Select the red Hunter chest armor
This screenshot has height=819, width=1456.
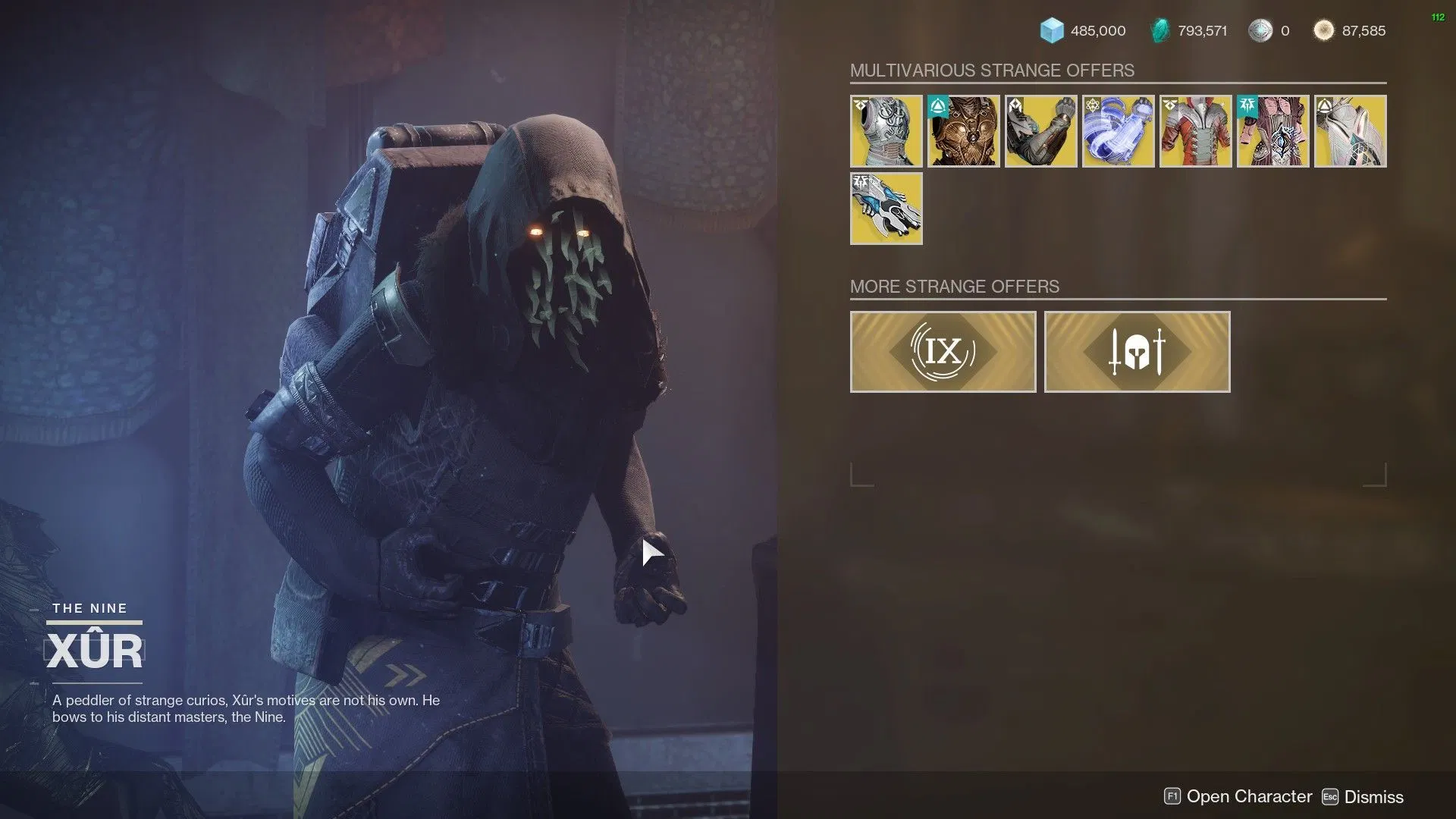coord(1195,130)
